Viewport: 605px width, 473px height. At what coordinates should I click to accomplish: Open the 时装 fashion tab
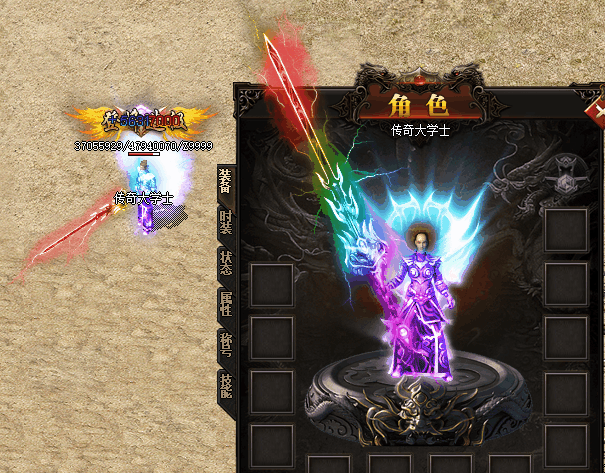[x=225, y=222]
